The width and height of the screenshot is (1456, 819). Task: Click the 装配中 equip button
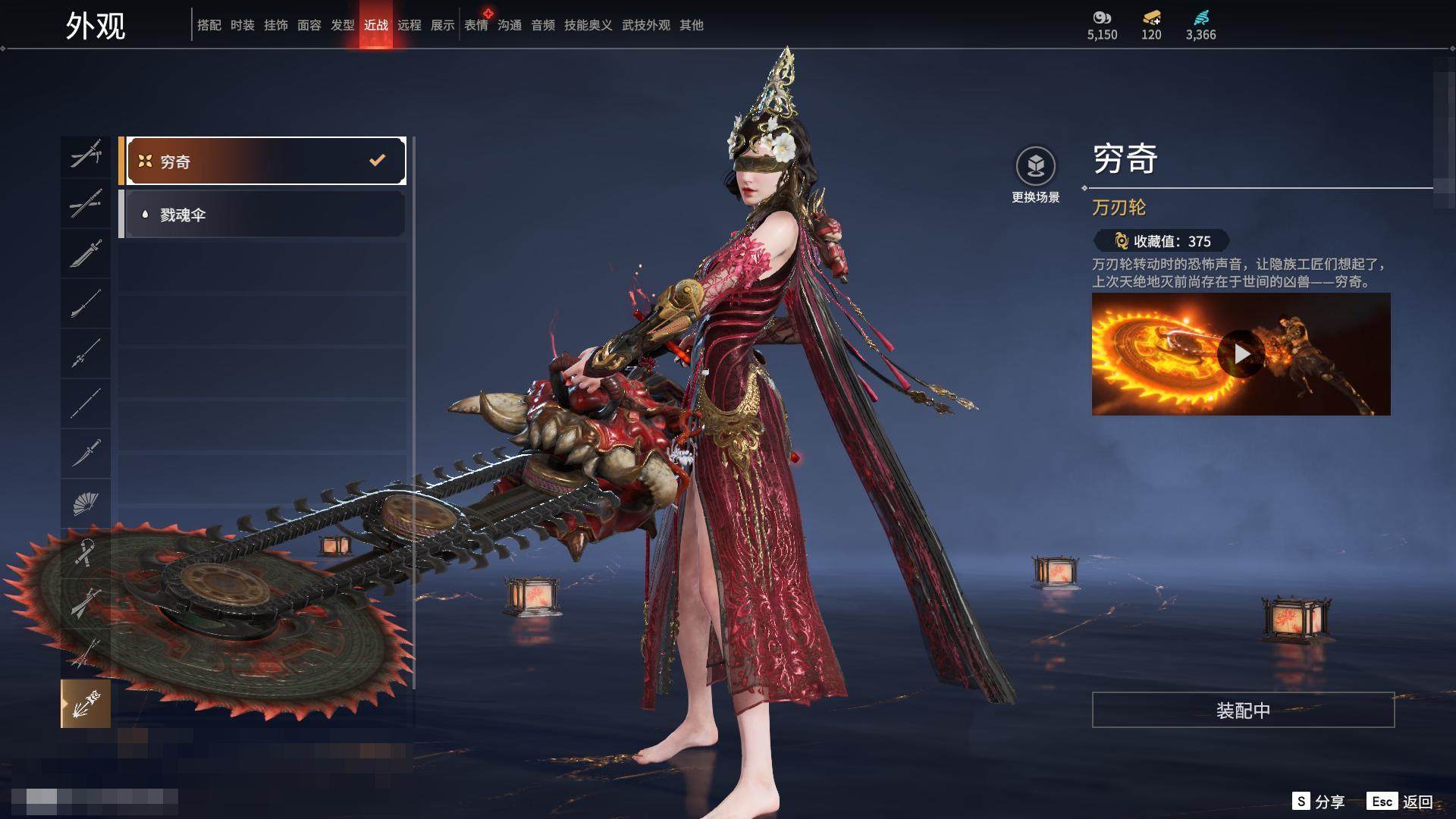click(x=1243, y=710)
